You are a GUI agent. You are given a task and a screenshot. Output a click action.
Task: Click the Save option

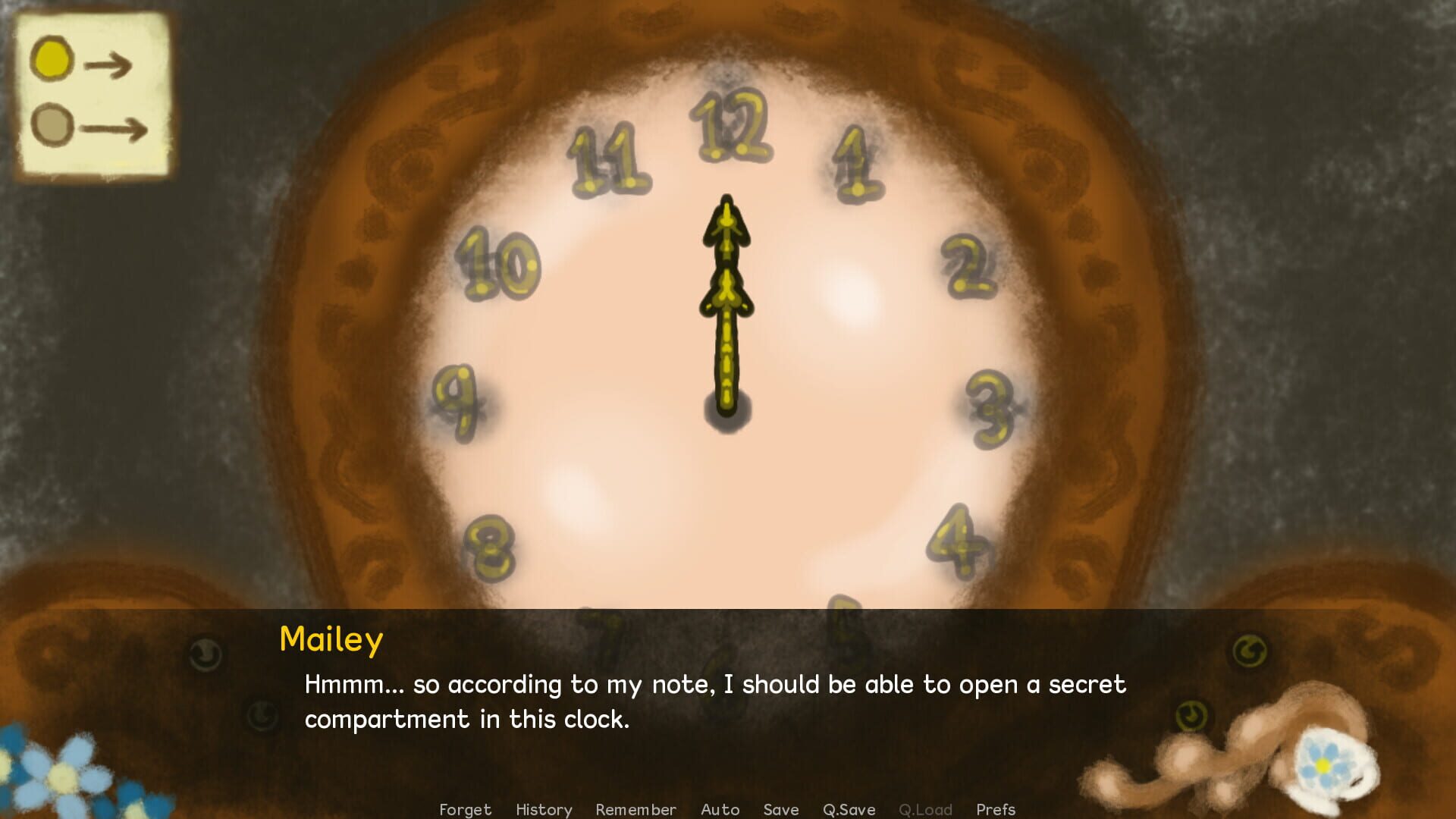pyautogui.click(x=780, y=809)
